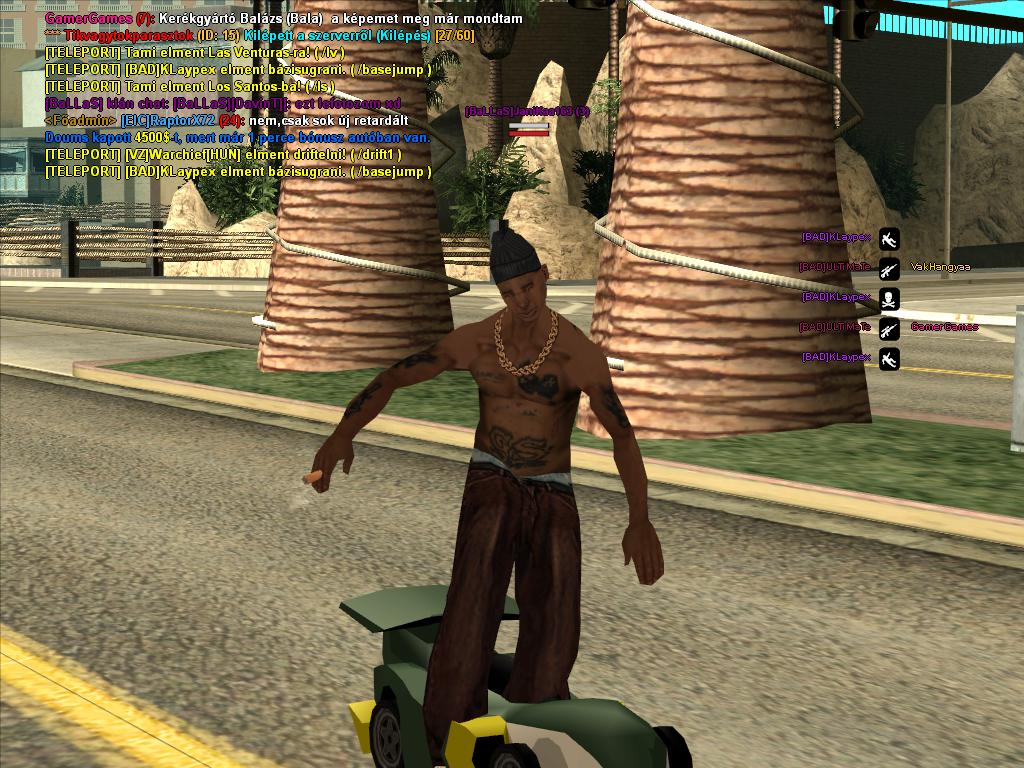
Task: Click the Tami Las Venturas teleport message
Action: (196, 53)
